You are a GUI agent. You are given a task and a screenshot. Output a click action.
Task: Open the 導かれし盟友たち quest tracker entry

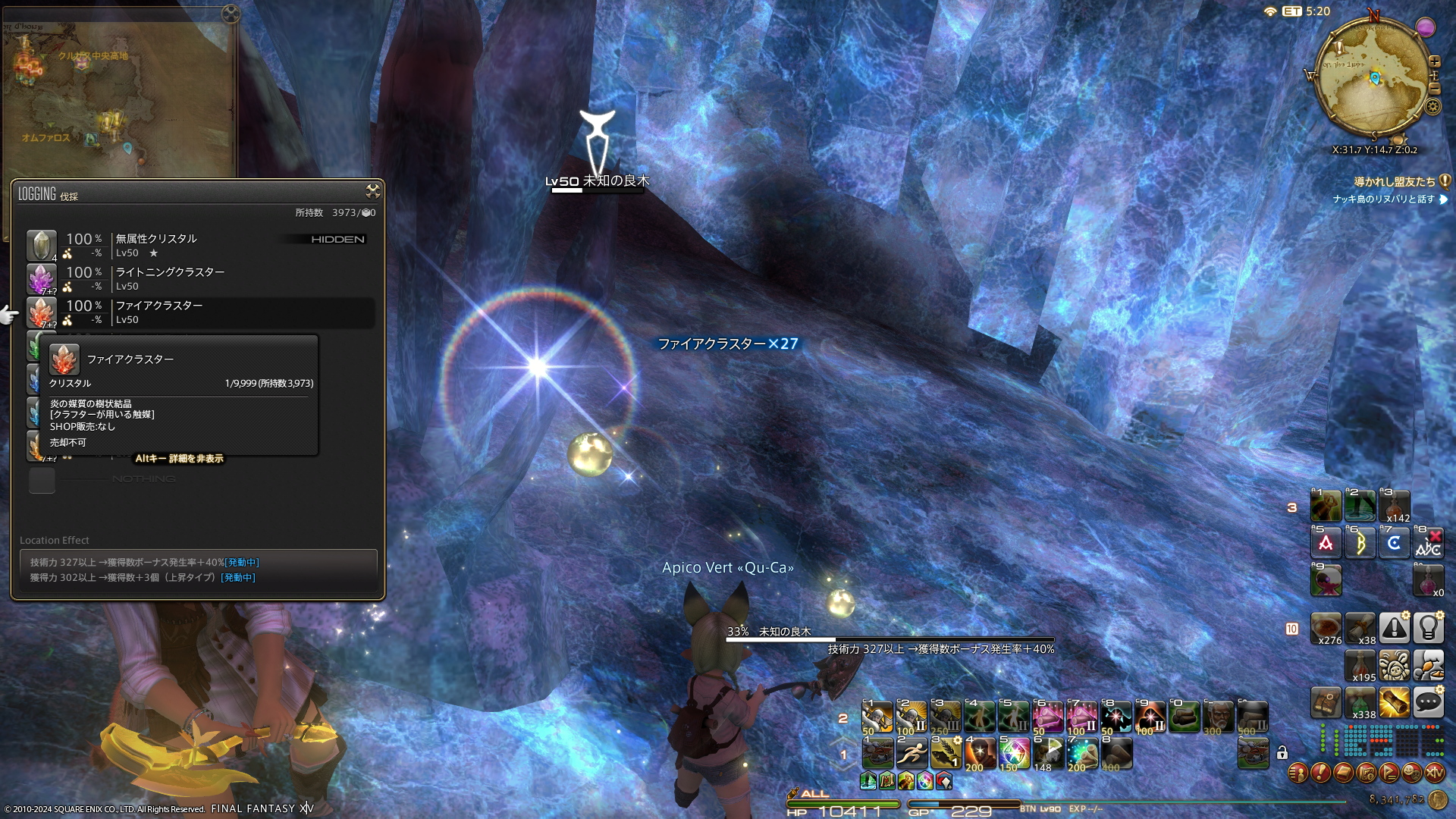click(1395, 182)
